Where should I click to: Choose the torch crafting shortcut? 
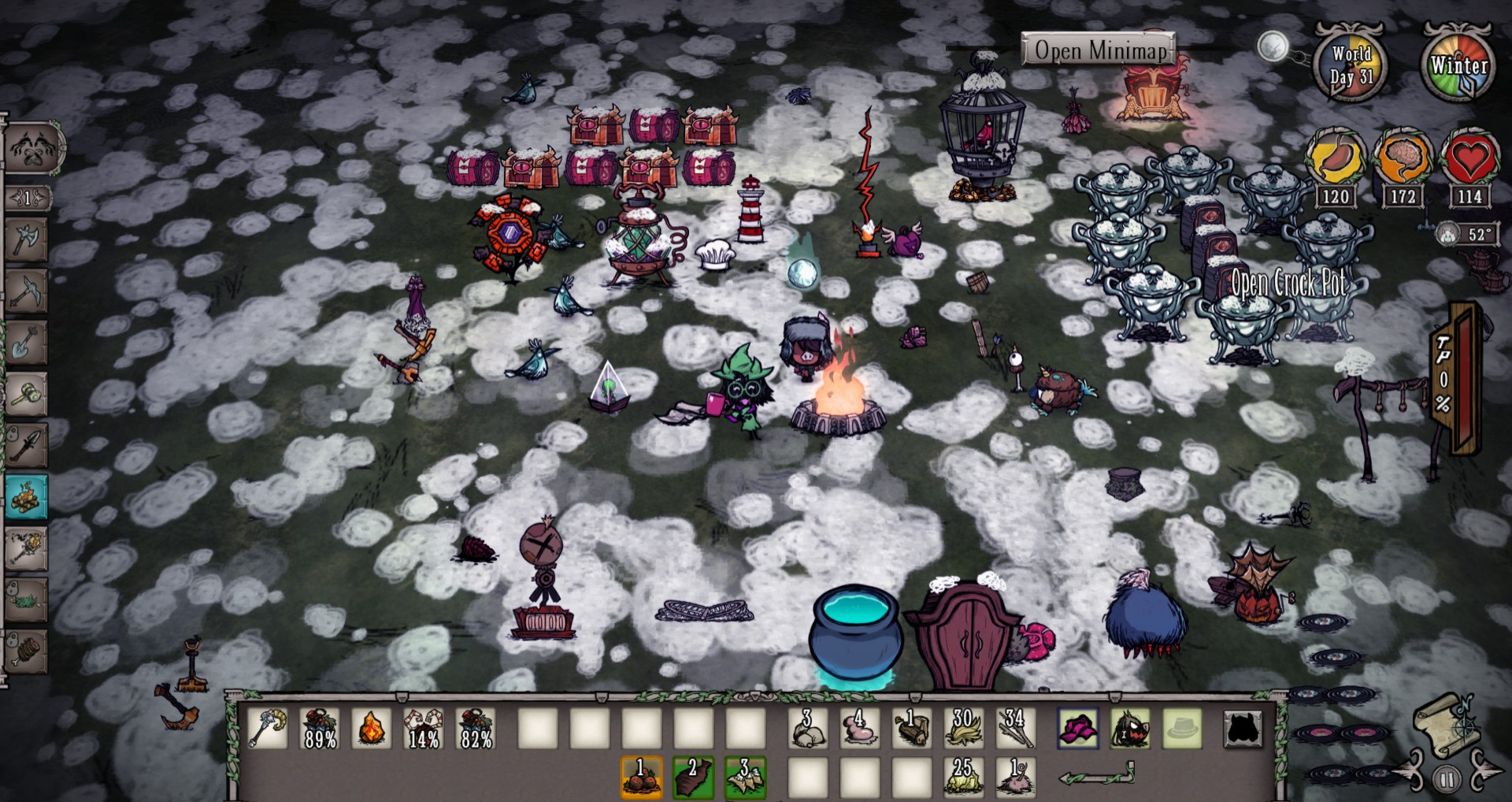[x=26, y=548]
